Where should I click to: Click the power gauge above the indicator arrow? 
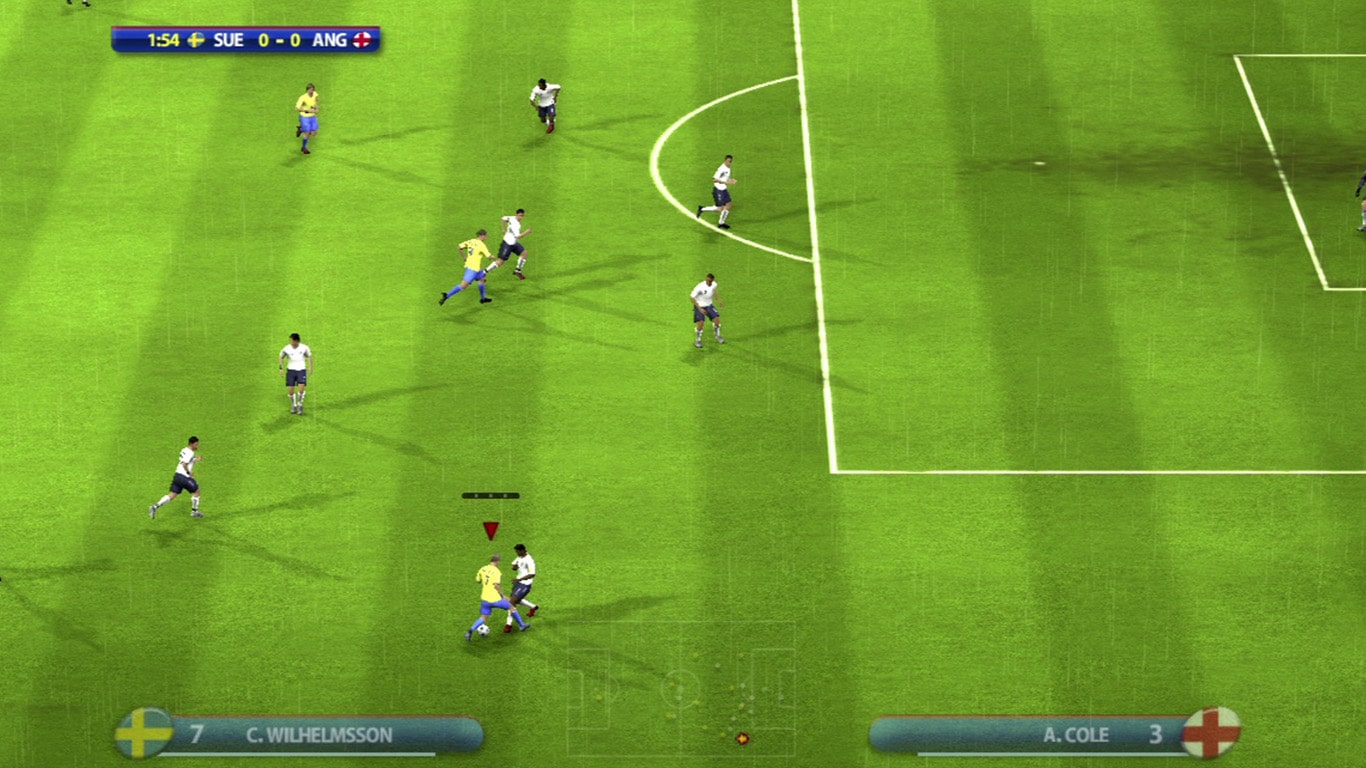490,493
